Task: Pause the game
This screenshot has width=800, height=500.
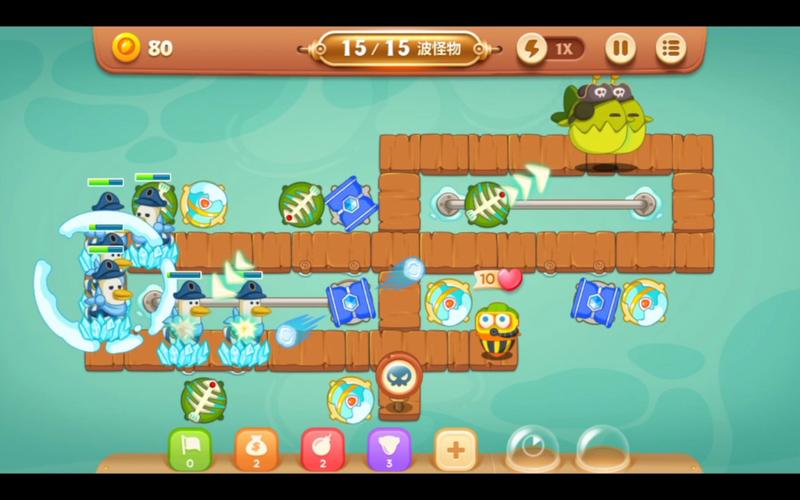Action: click(x=620, y=48)
